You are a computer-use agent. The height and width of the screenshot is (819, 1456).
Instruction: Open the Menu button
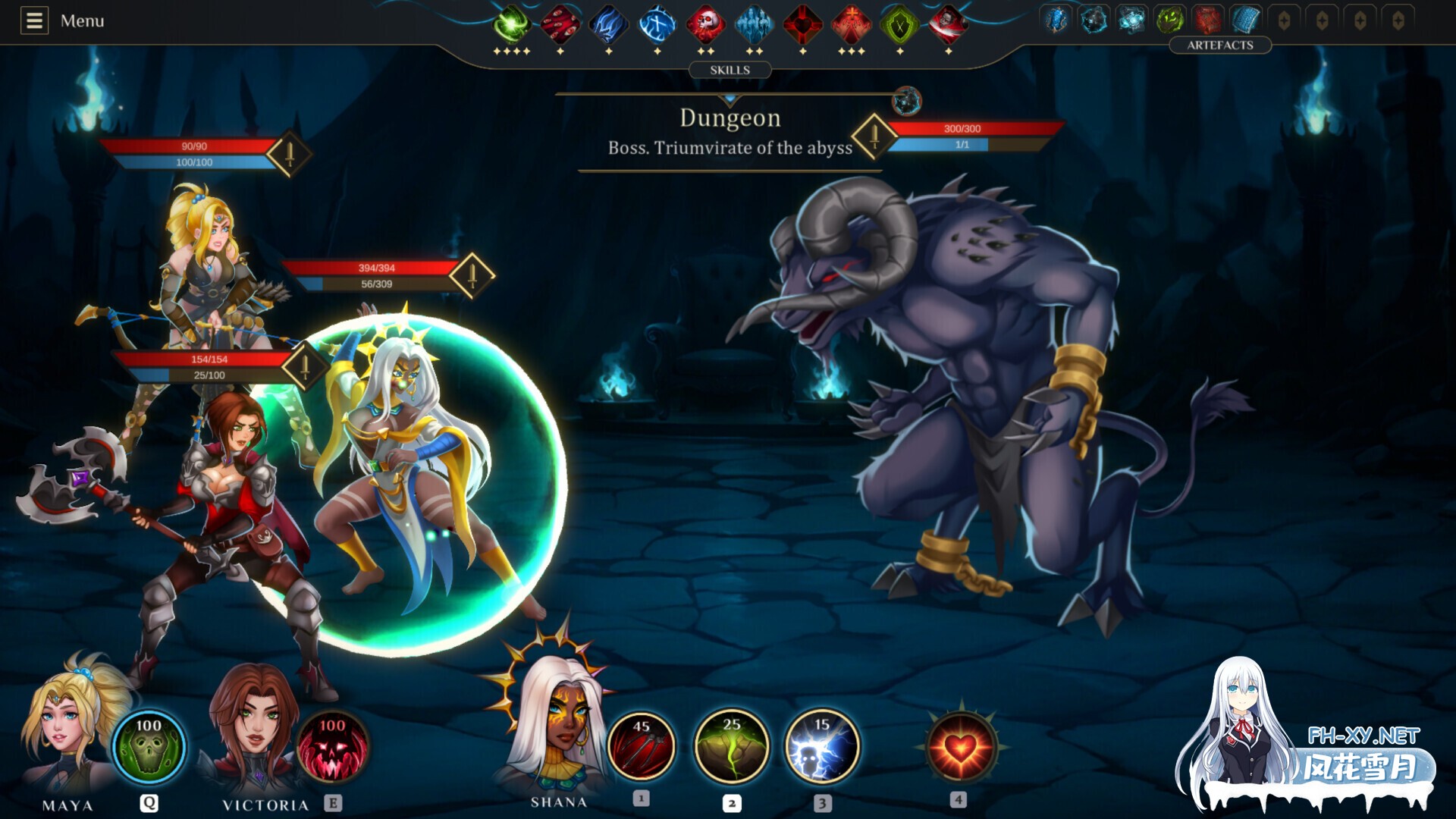62,20
